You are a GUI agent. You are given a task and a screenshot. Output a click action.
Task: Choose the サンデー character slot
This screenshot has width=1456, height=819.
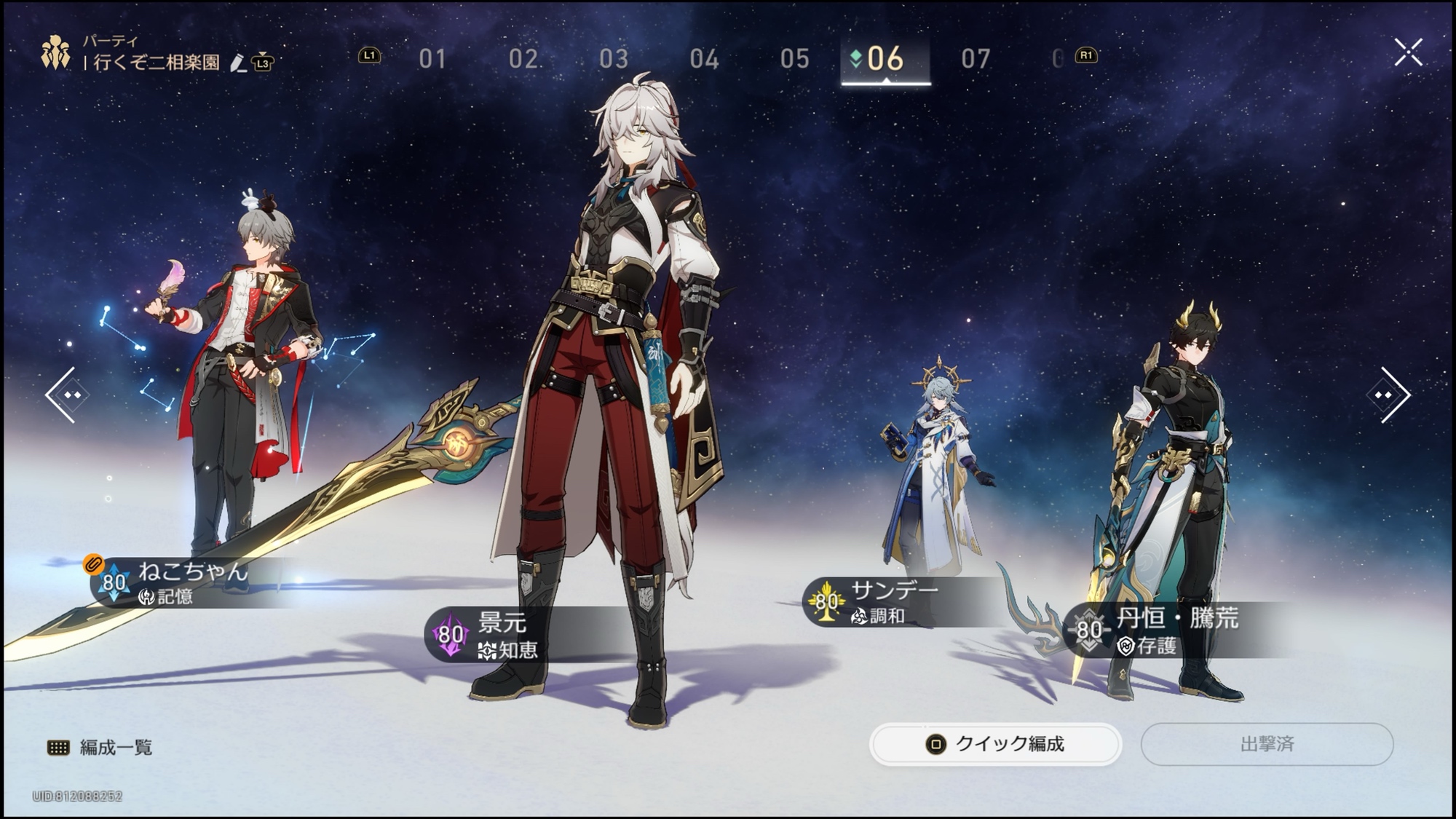[x=894, y=602]
